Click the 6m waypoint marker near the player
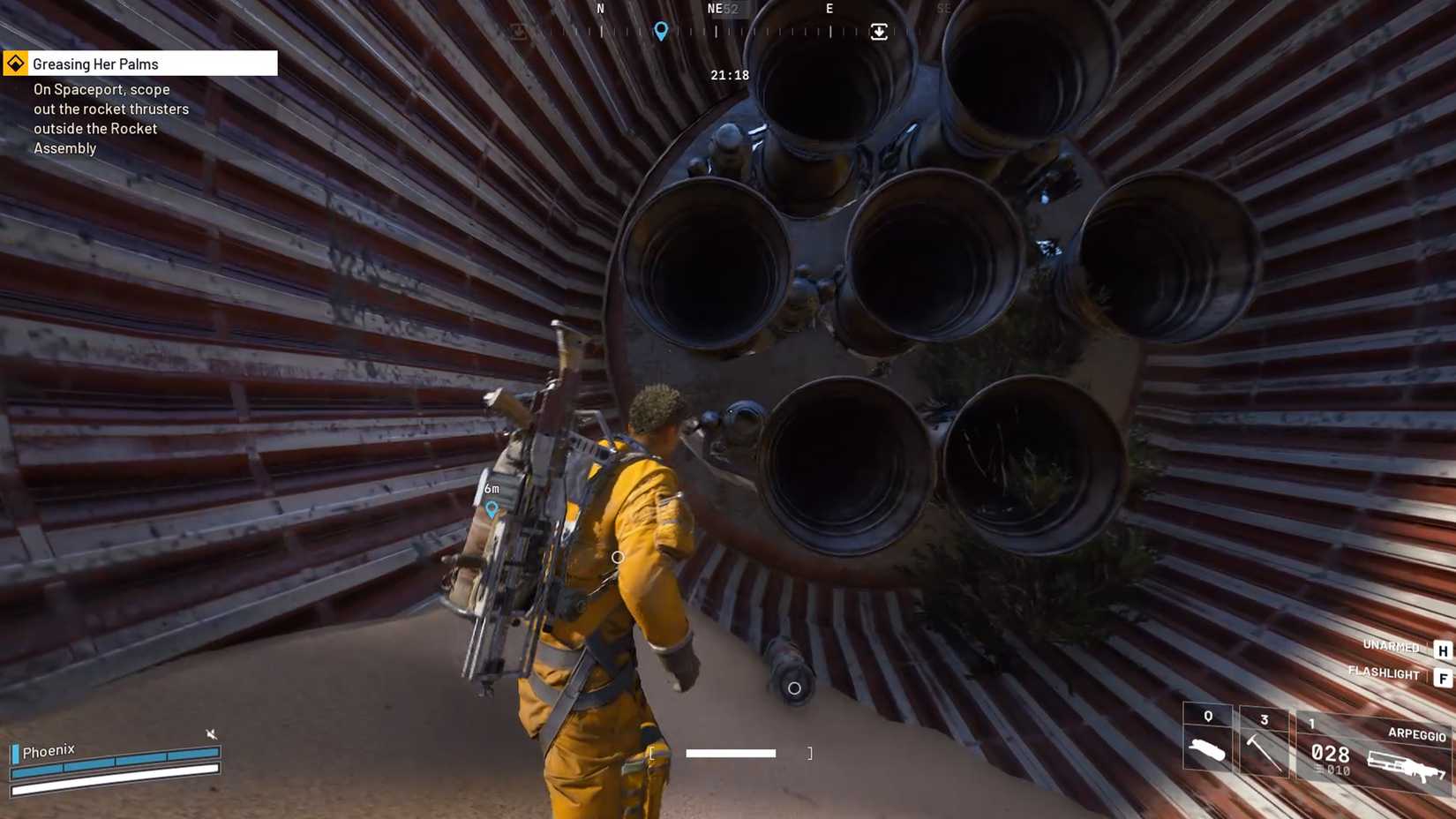This screenshot has width=1456, height=819. coord(491,499)
